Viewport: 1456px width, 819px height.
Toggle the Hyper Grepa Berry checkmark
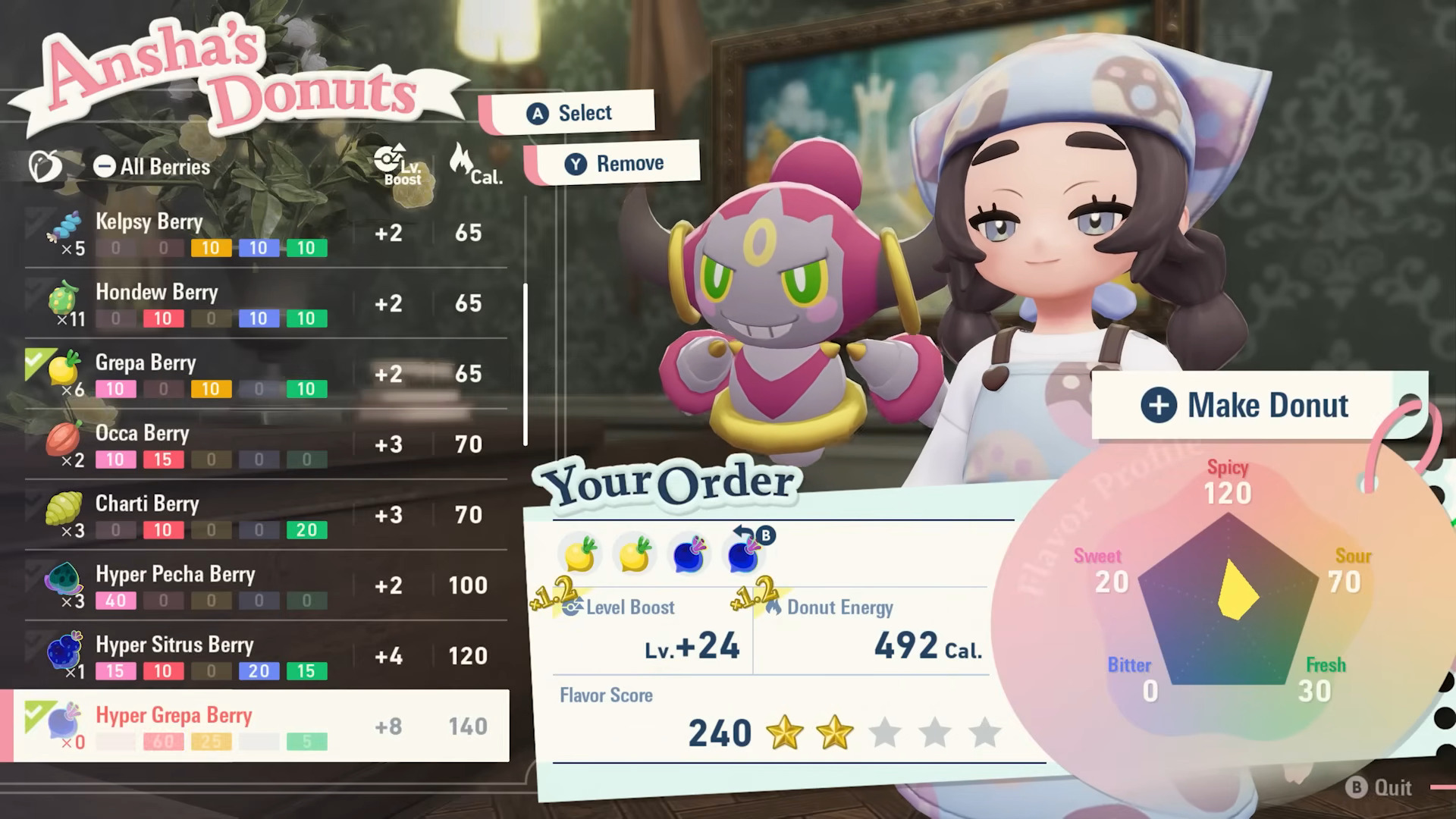click(36, 711)
